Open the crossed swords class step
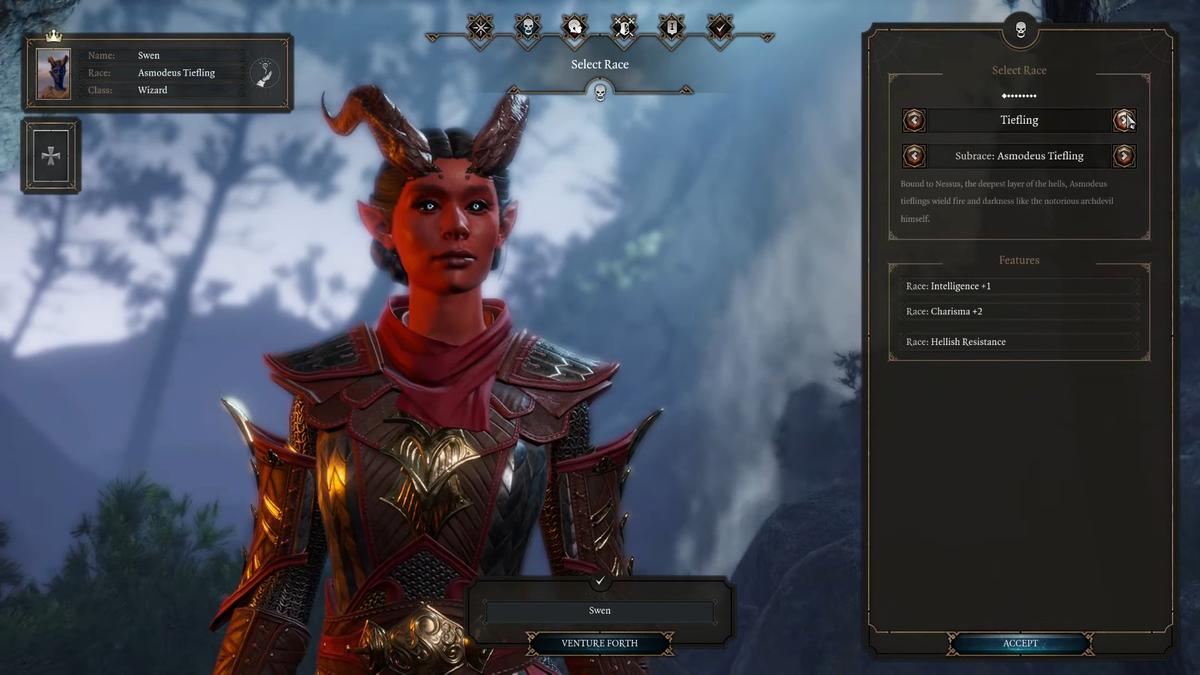The width and height of the screenshot is (1200, 675). 623,28
